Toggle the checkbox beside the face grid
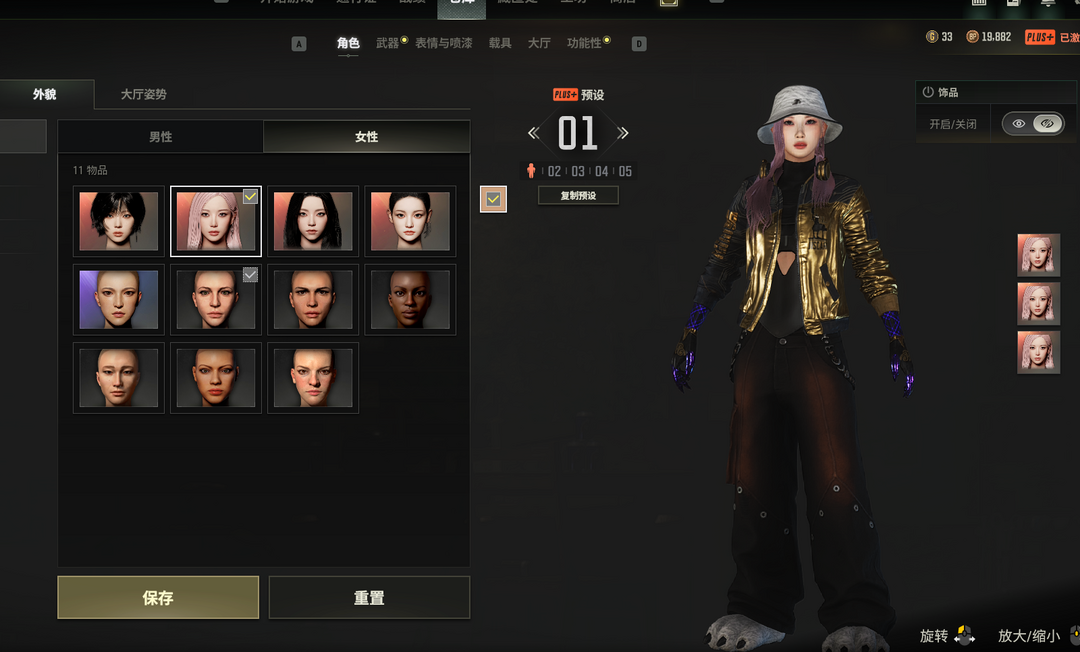Image resolution: width=1080 pixels, height=652 pixels. (x=493, y=199)
